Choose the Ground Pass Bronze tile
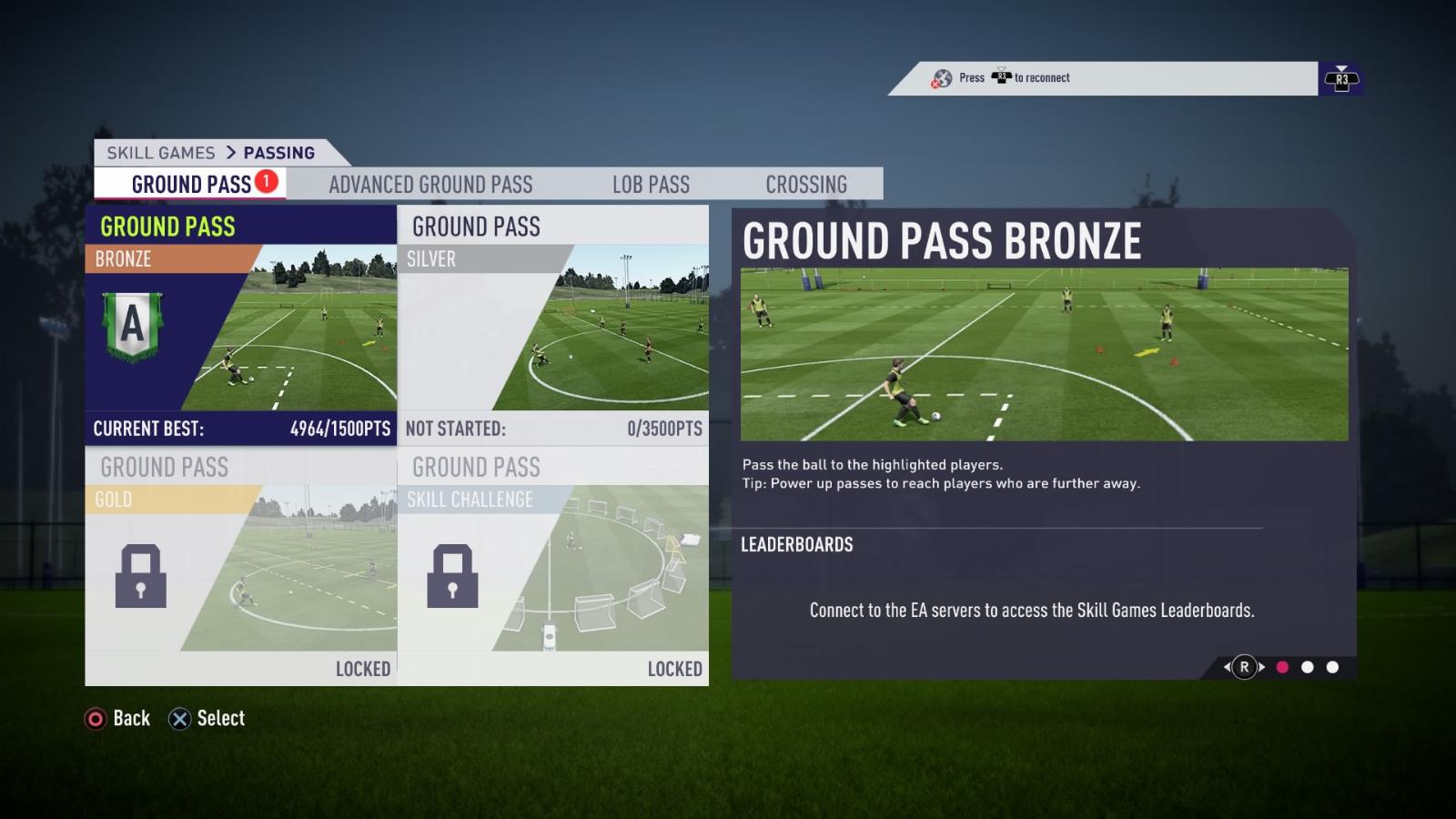The width and height of the screenshot is (1456, 819). (241, 325)
